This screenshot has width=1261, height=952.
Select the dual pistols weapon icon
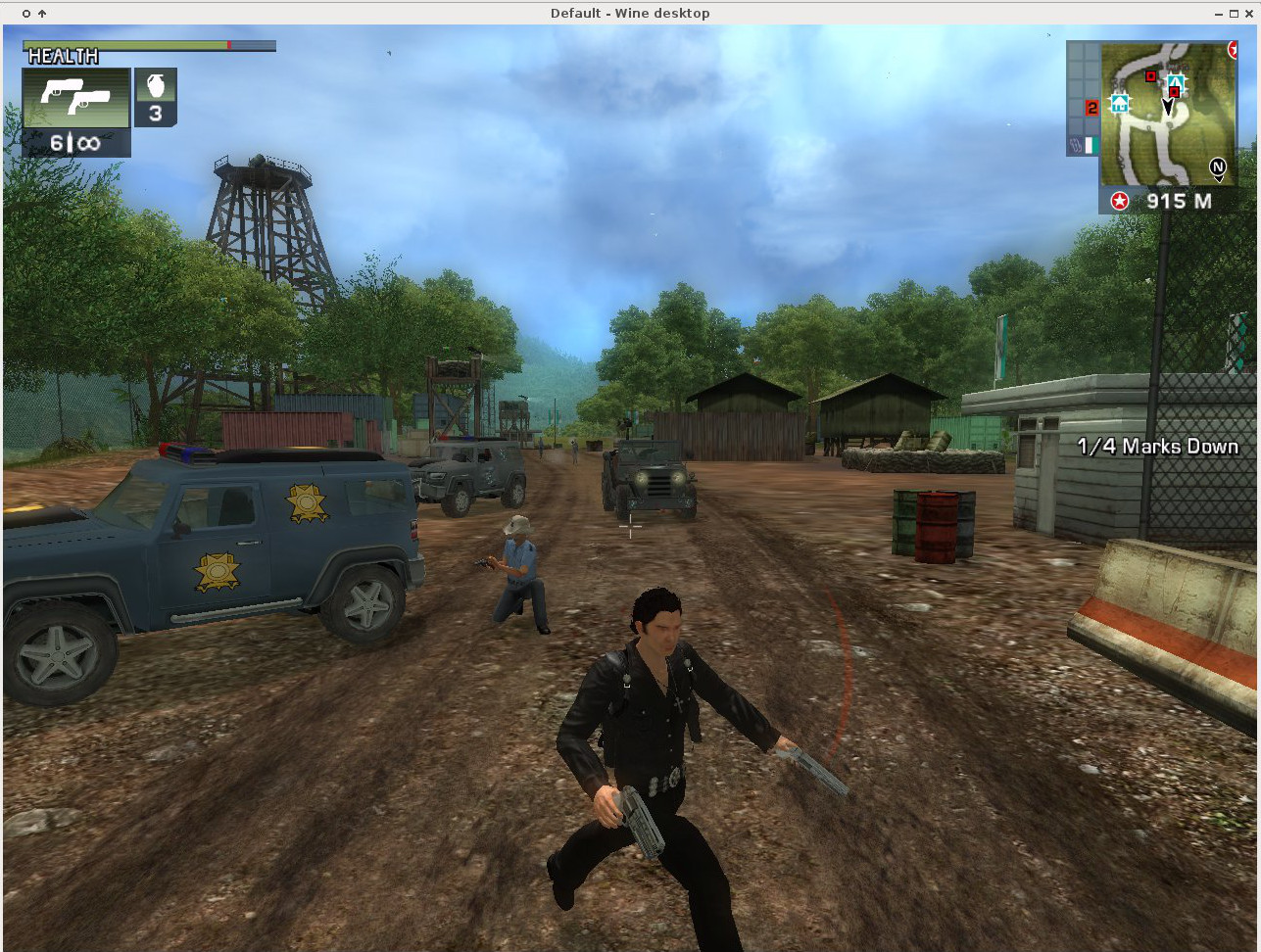[x=75, y=98]
